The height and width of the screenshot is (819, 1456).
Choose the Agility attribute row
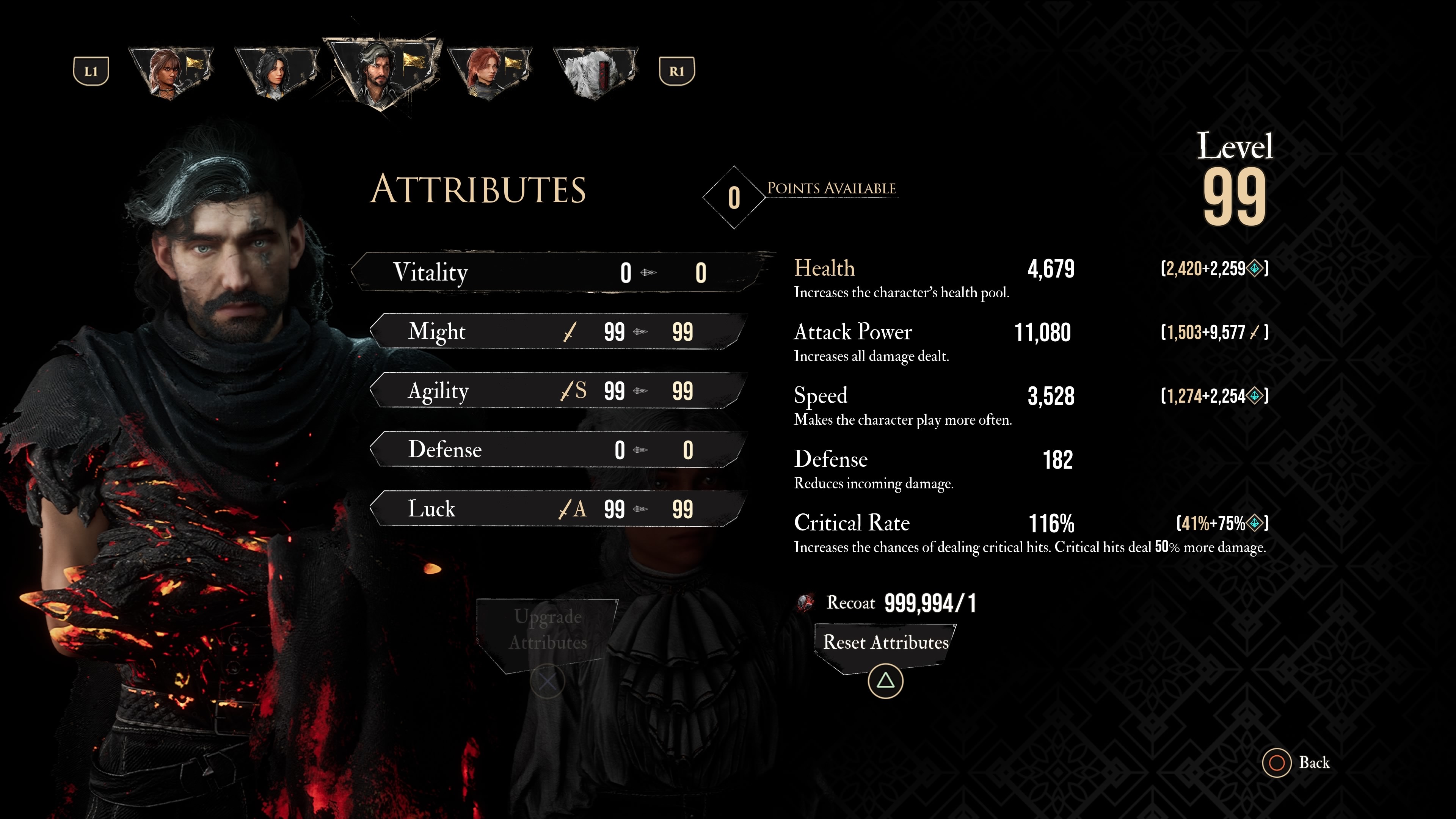pos(557,391)
